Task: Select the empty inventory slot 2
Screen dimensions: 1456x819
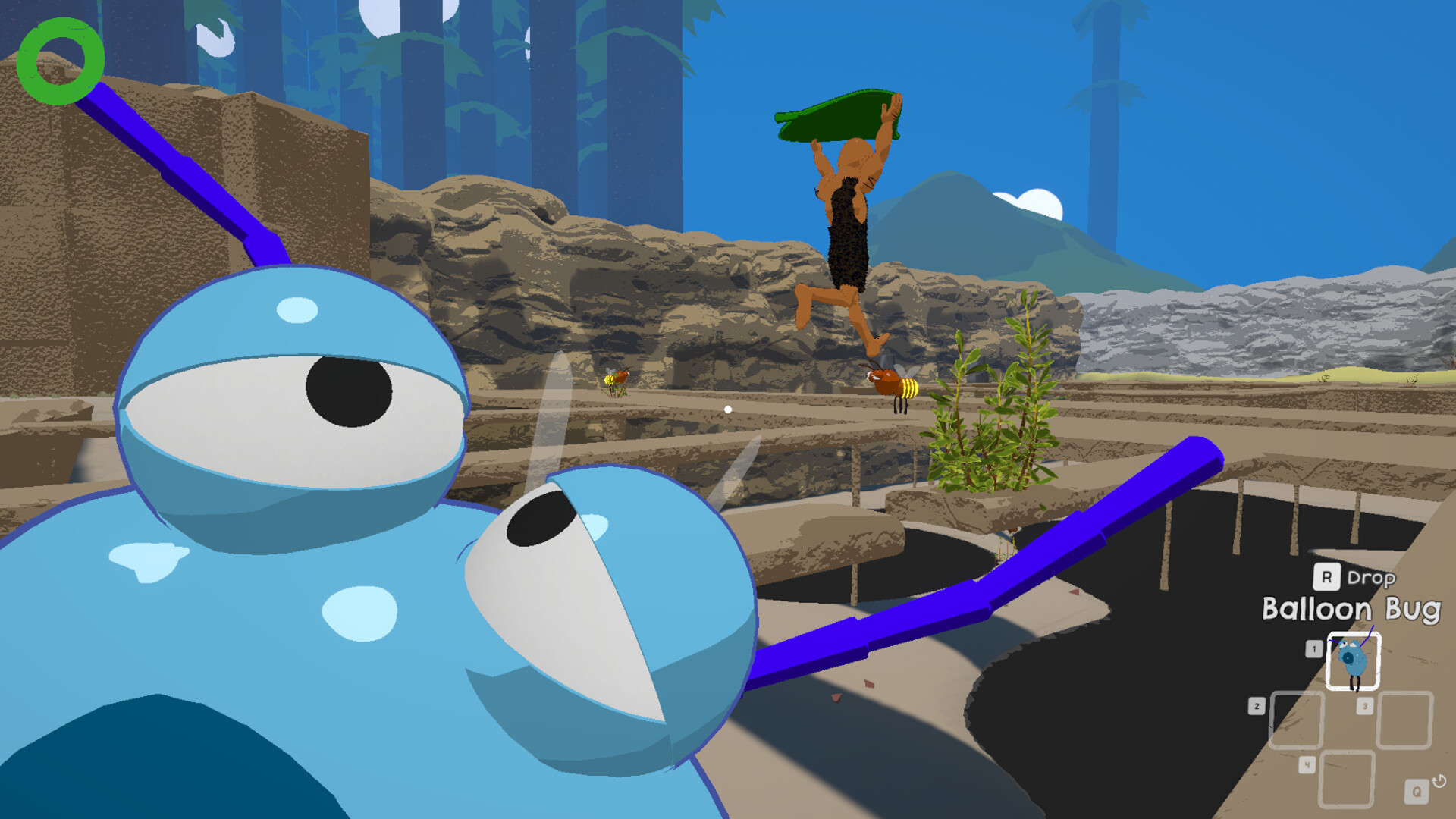Action: tap(1297, 719)
